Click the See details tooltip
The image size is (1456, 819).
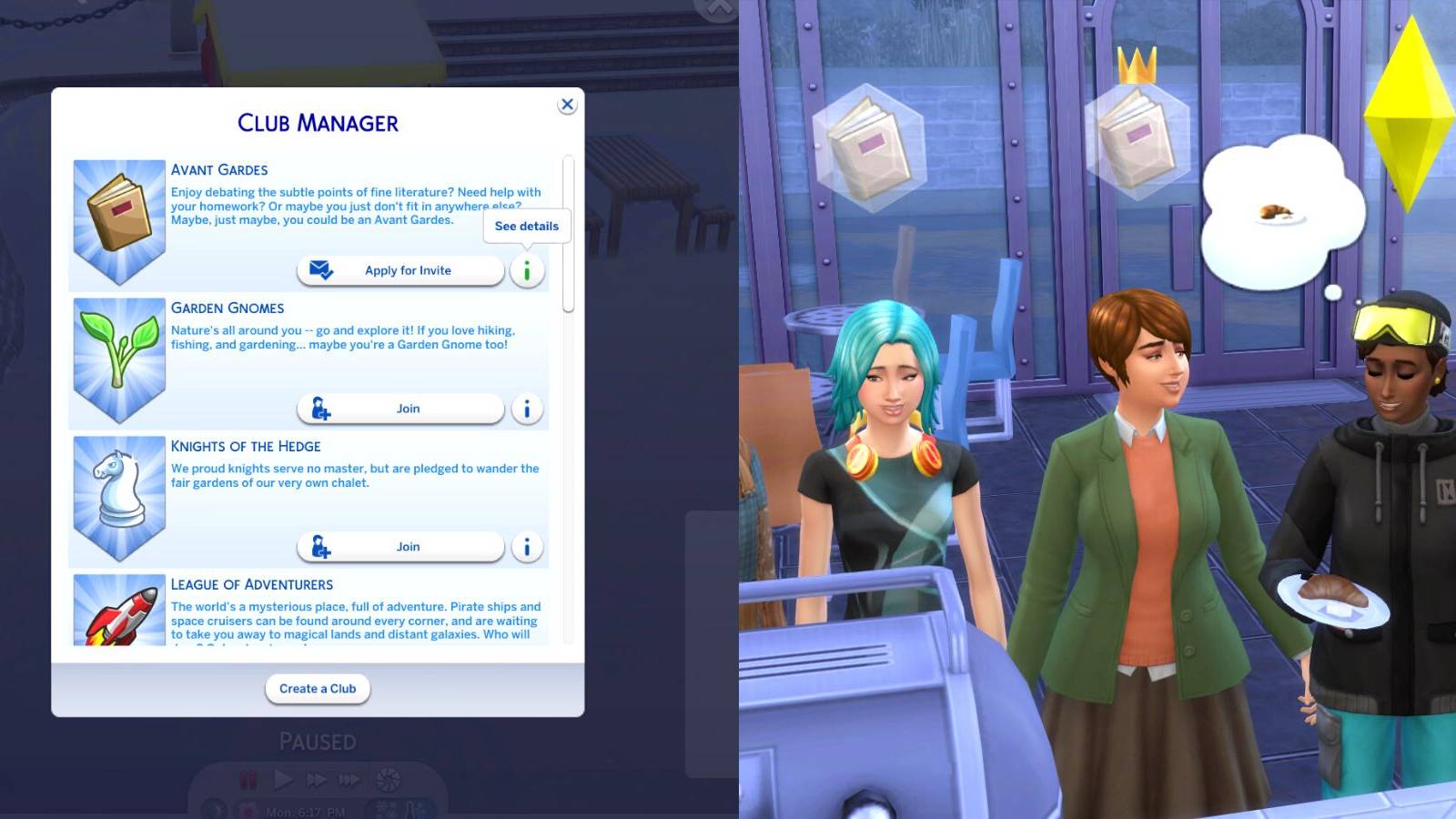click(x=526, y=226)
